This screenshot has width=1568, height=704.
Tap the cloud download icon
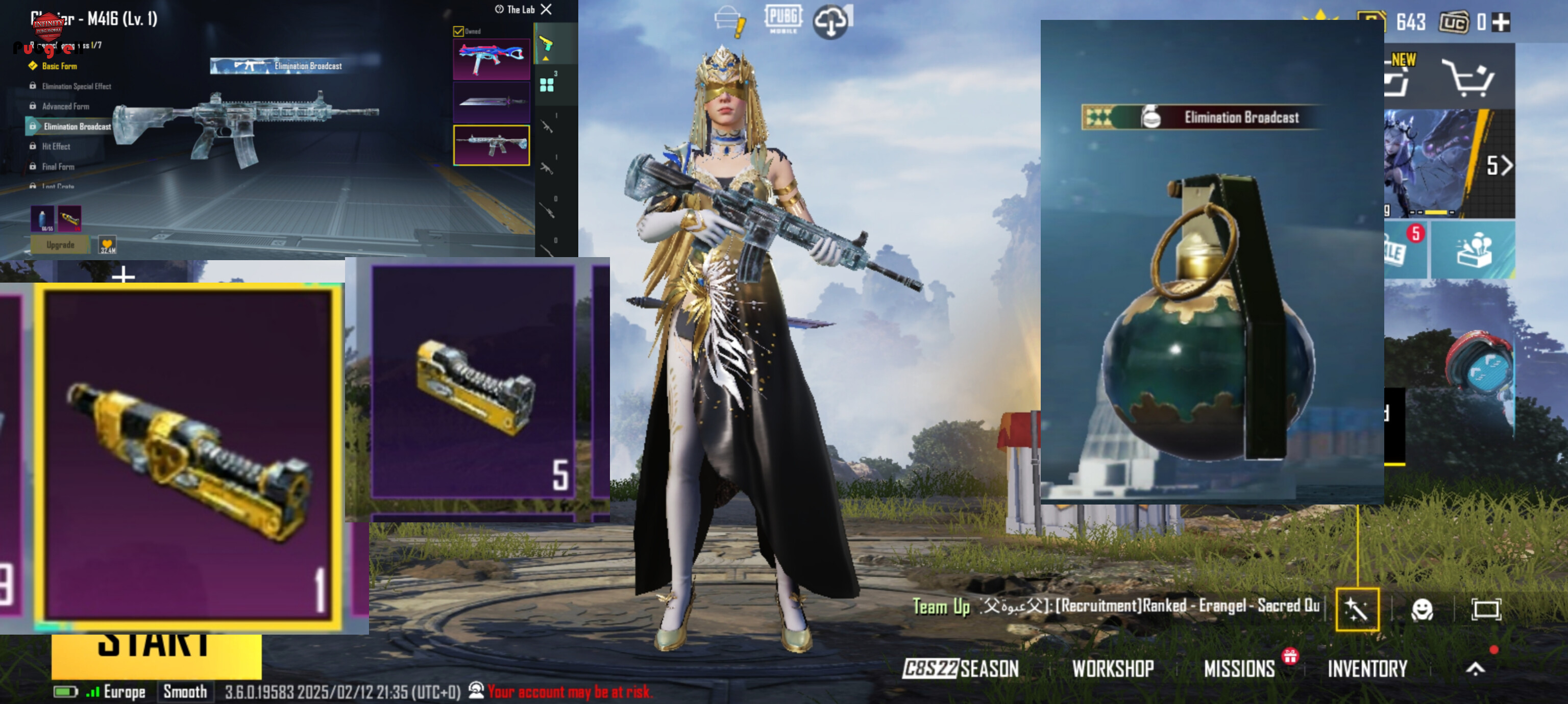tap(831, 22)
